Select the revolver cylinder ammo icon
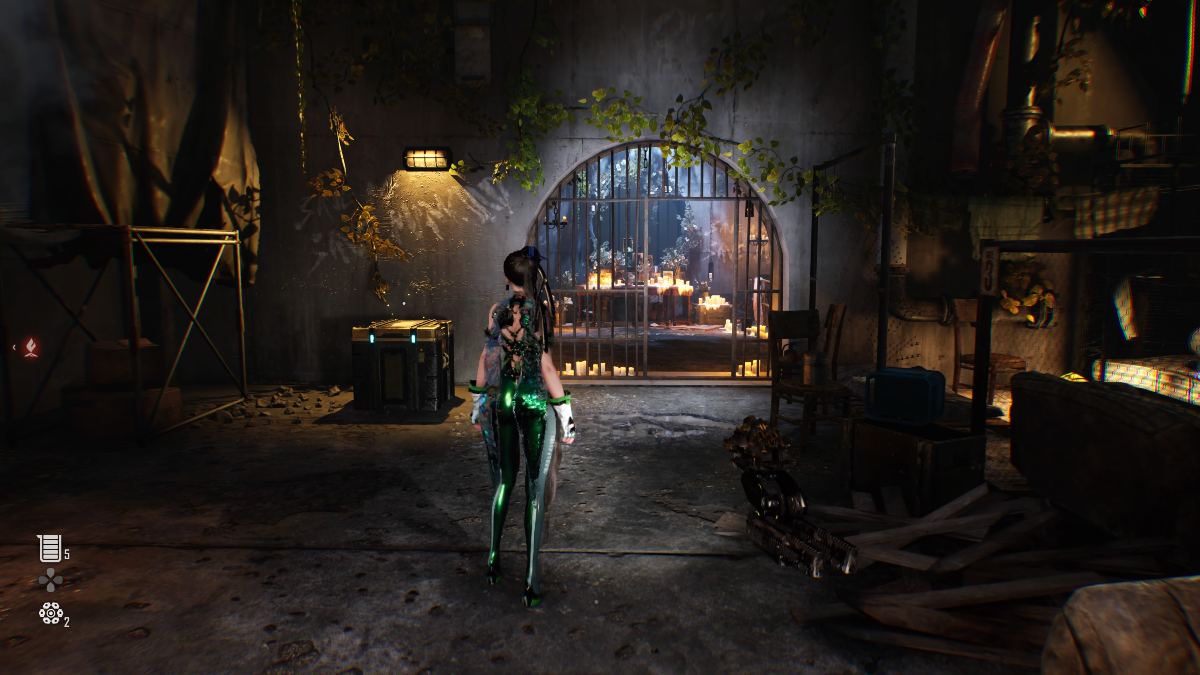 point(49,613)
